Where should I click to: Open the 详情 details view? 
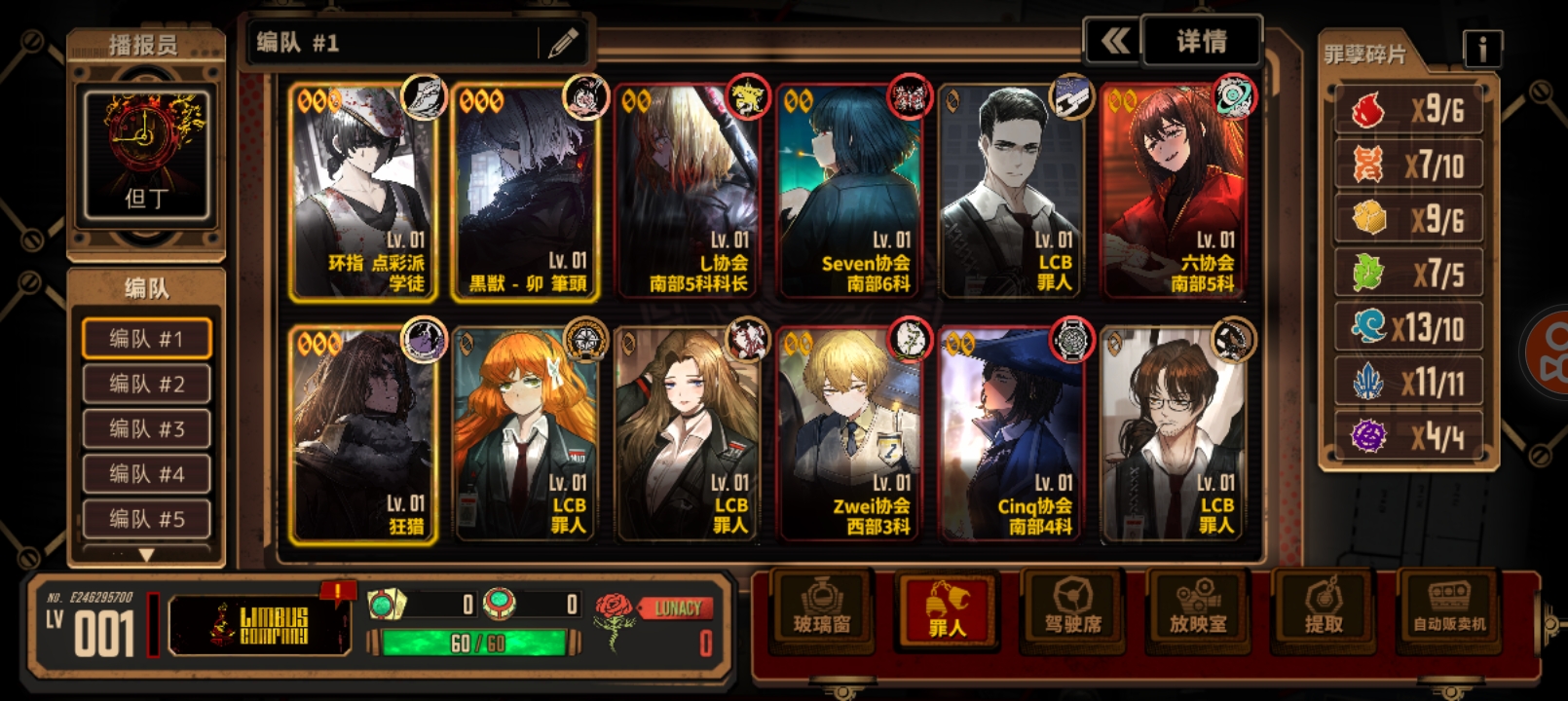(1202, 41)
